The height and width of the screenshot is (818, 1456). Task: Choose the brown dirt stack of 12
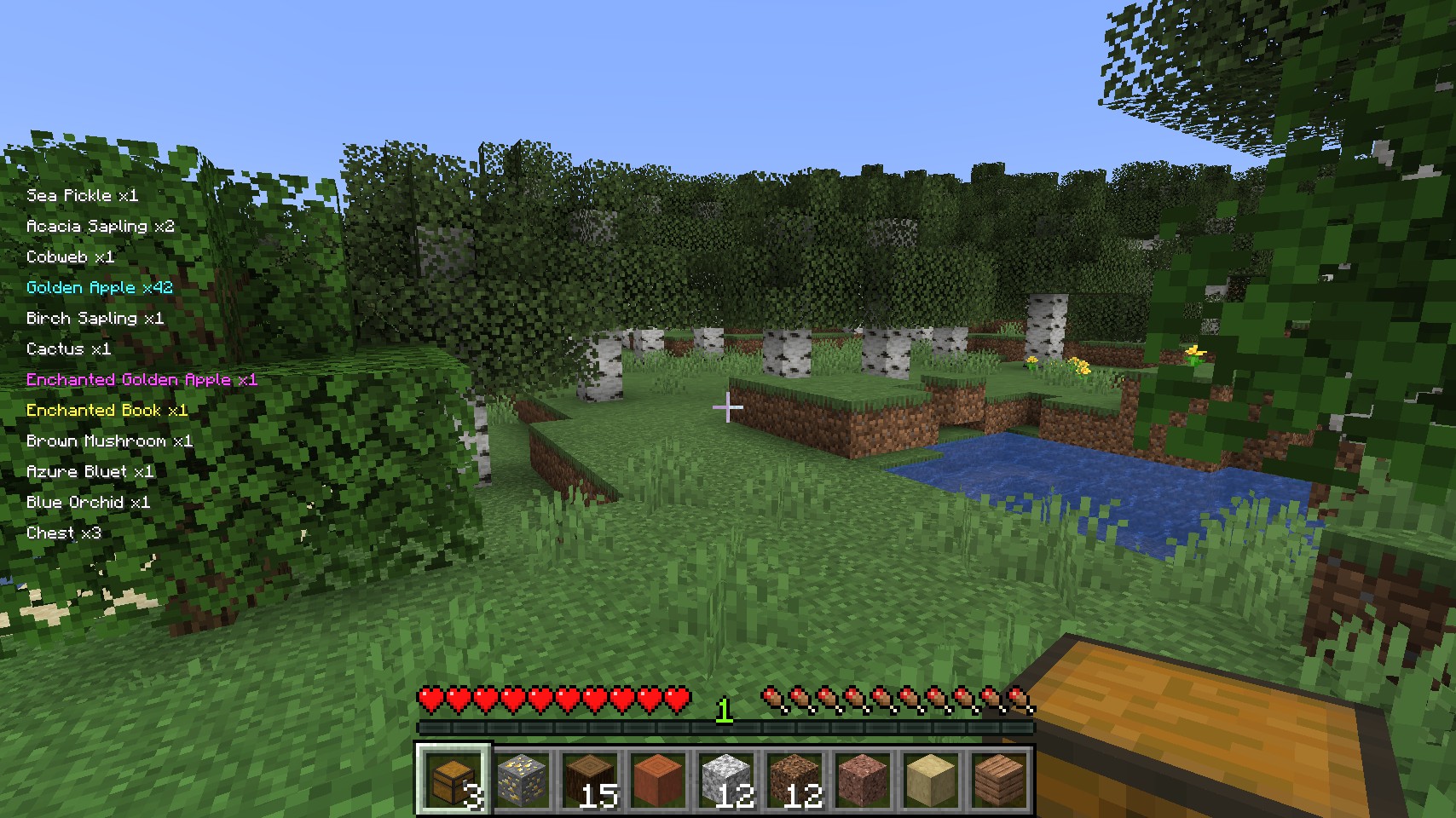[x=794, y=779]
